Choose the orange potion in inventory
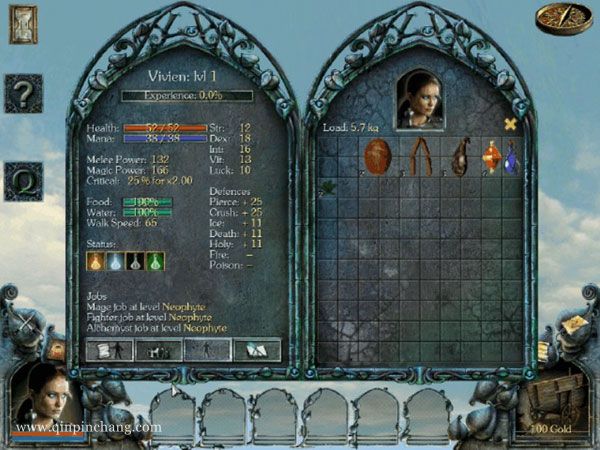600x450 pixels. pos(490,156)
